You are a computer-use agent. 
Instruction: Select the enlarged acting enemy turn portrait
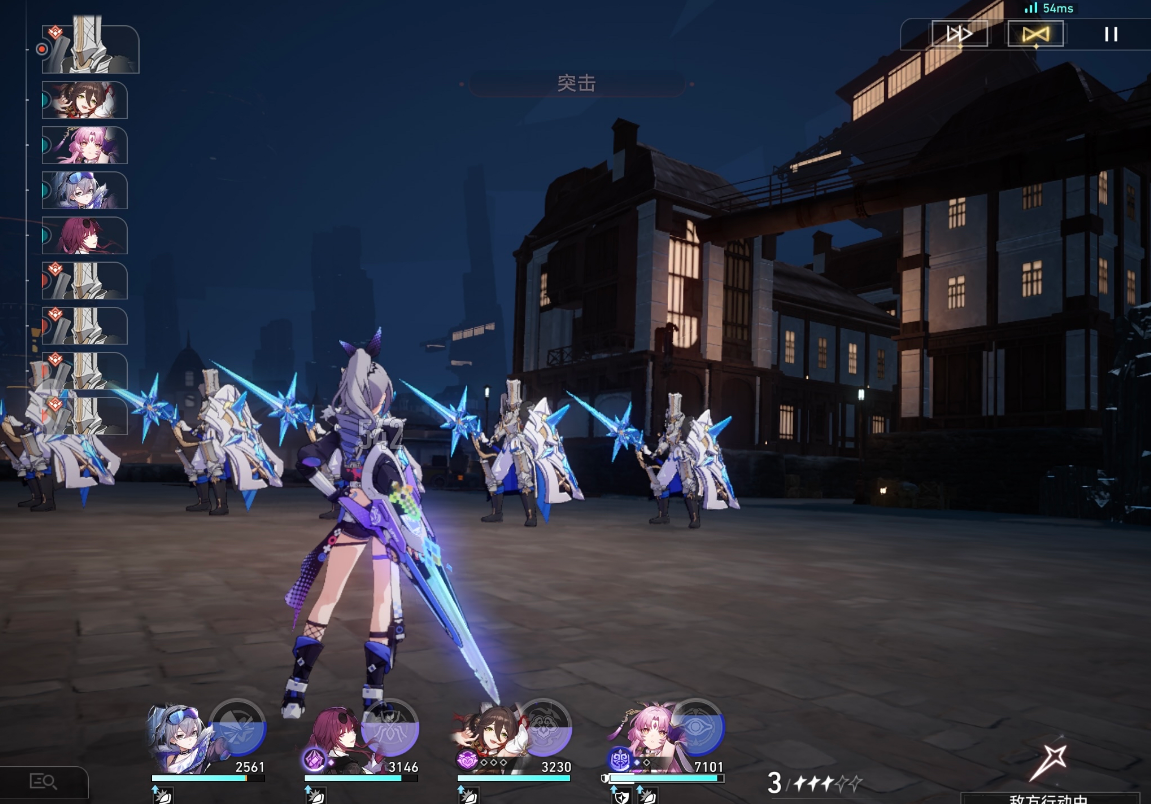click(92, 49)
